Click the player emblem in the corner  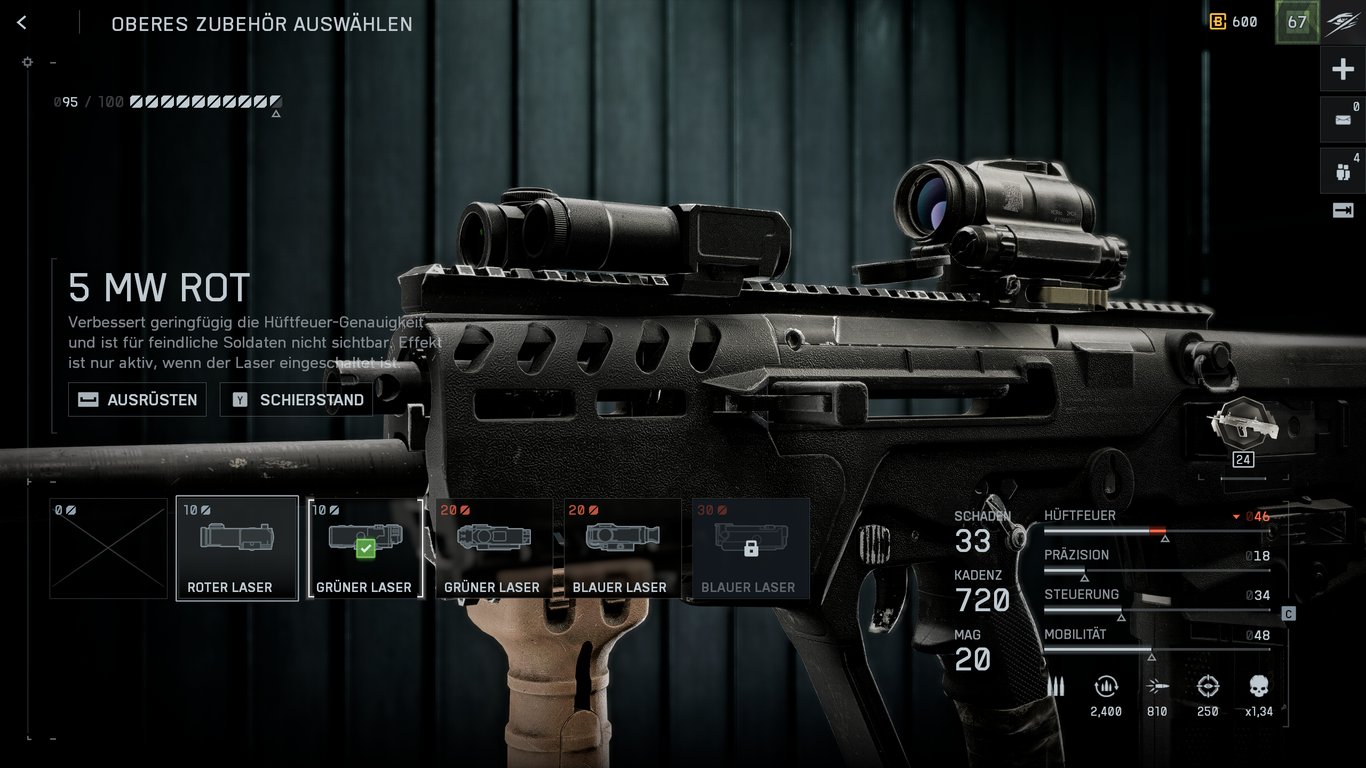(1342, 22)
